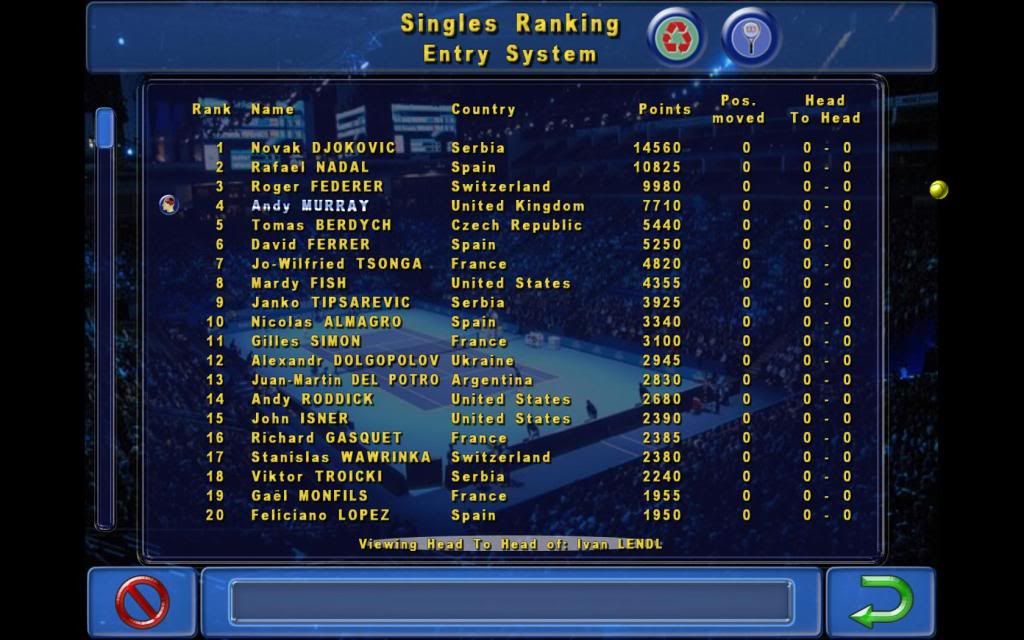The image size is (1024, 640).
Task: Select the ranking list scrollbar handle
Action: pyautogui.click(x=104, y=128)
